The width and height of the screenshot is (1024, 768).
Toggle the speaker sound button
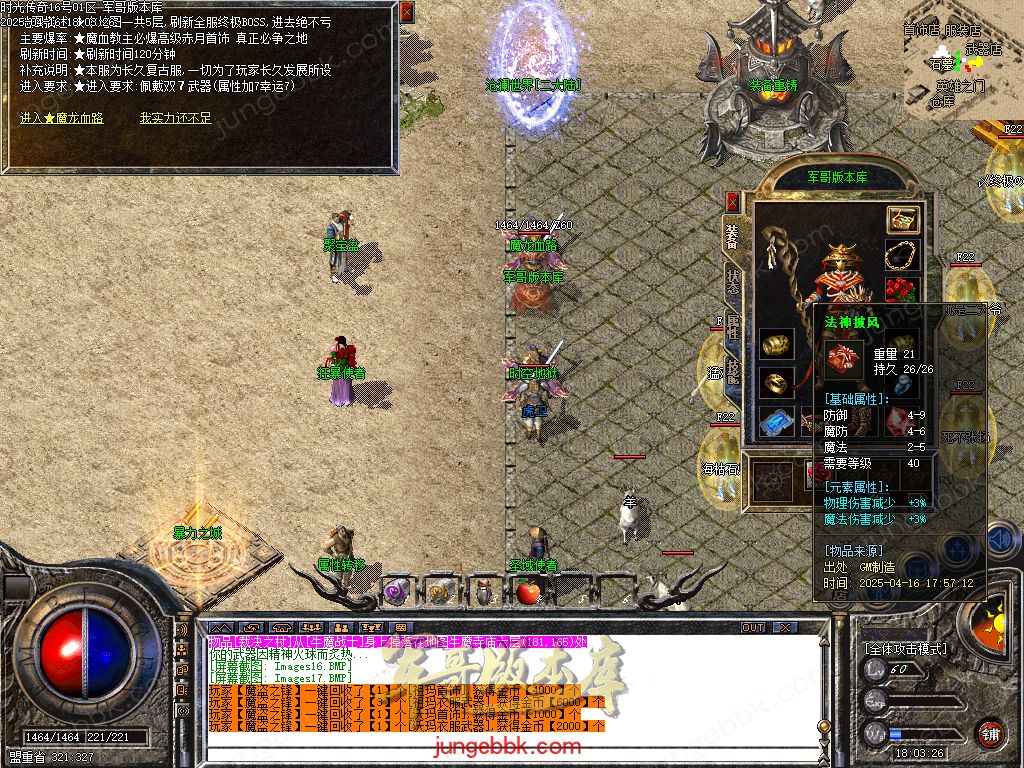[1001, 540]
